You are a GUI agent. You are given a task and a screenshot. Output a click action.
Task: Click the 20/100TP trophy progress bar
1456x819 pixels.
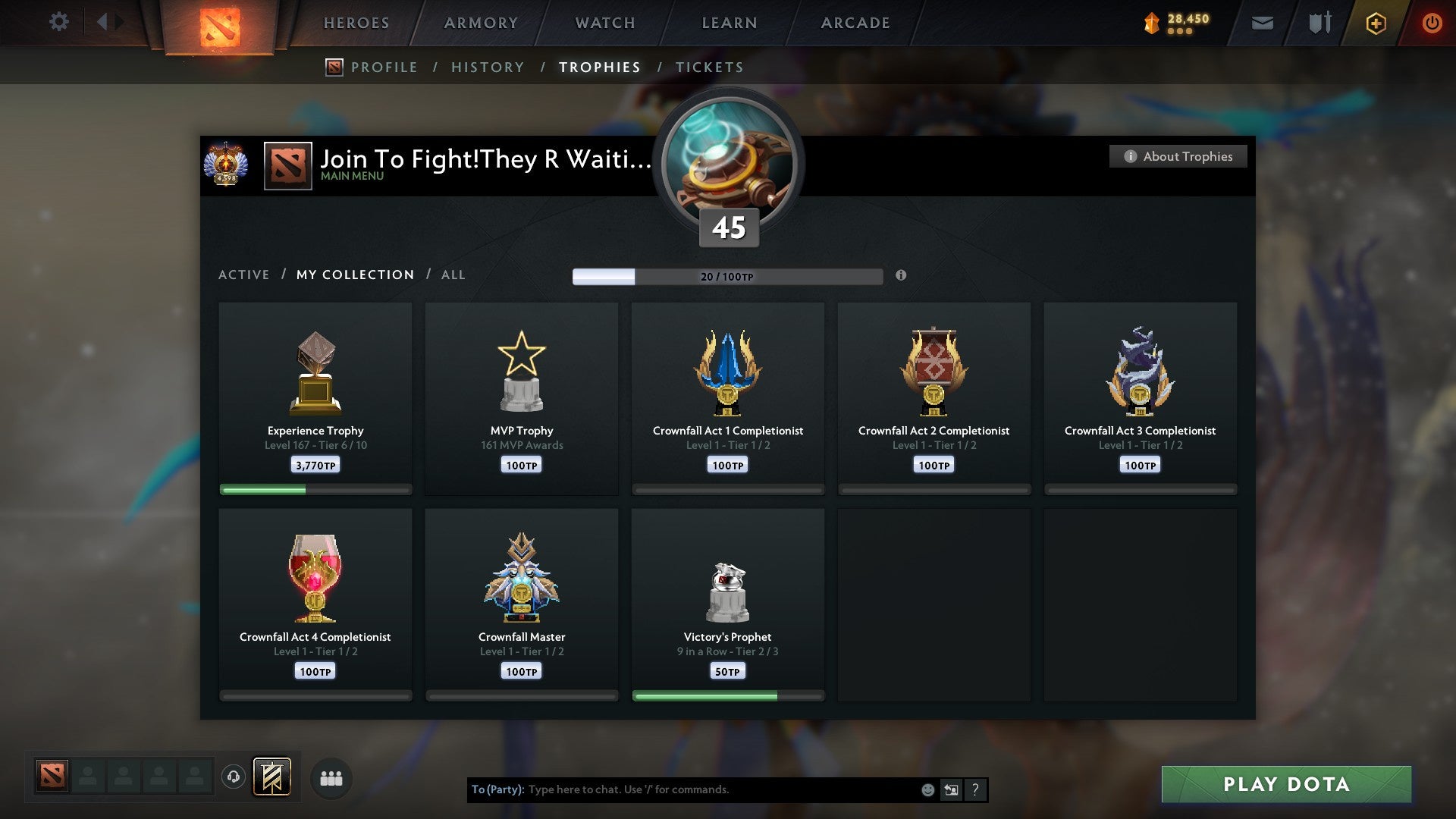click(x=728, y=276)
